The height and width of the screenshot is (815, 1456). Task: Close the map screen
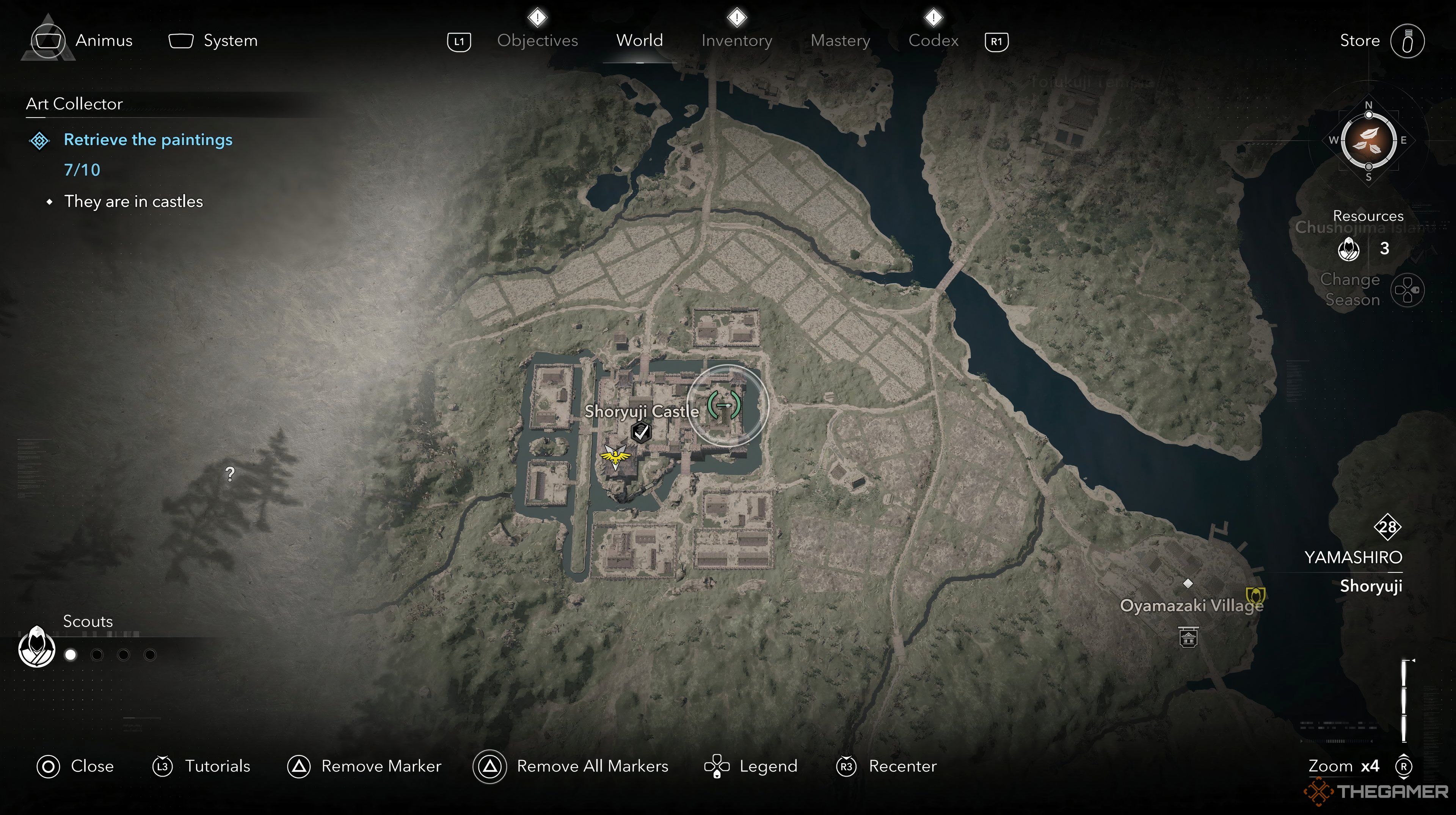point(91,766)
